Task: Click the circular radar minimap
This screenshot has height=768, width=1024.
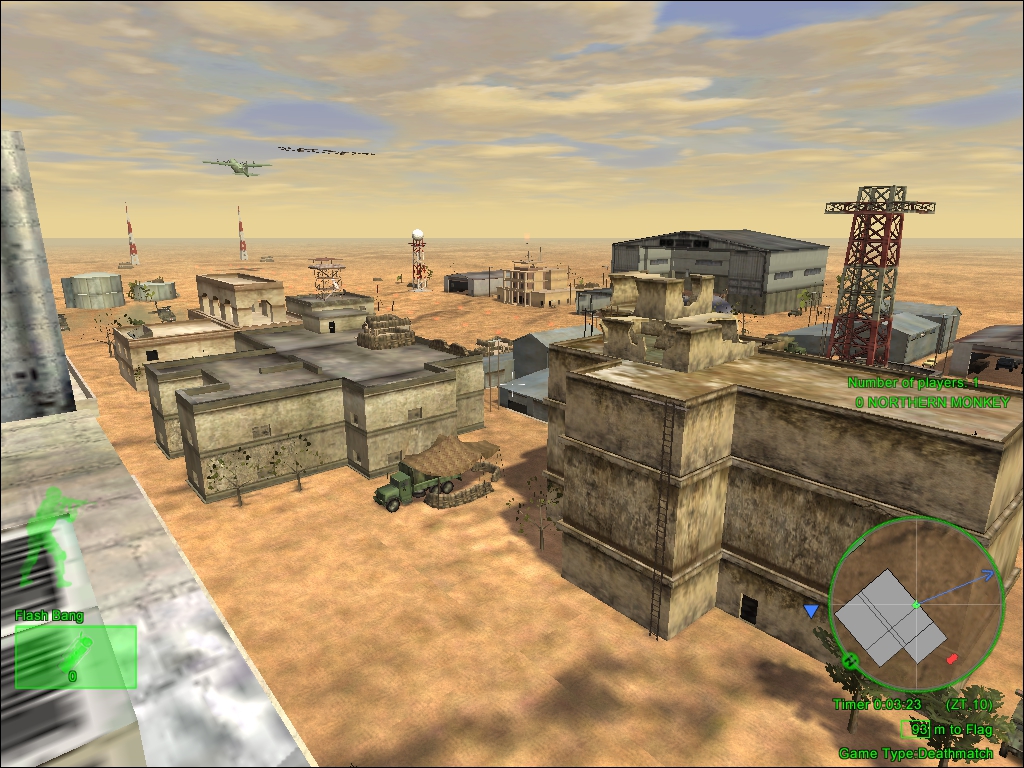Action: [x=915, y=604]
